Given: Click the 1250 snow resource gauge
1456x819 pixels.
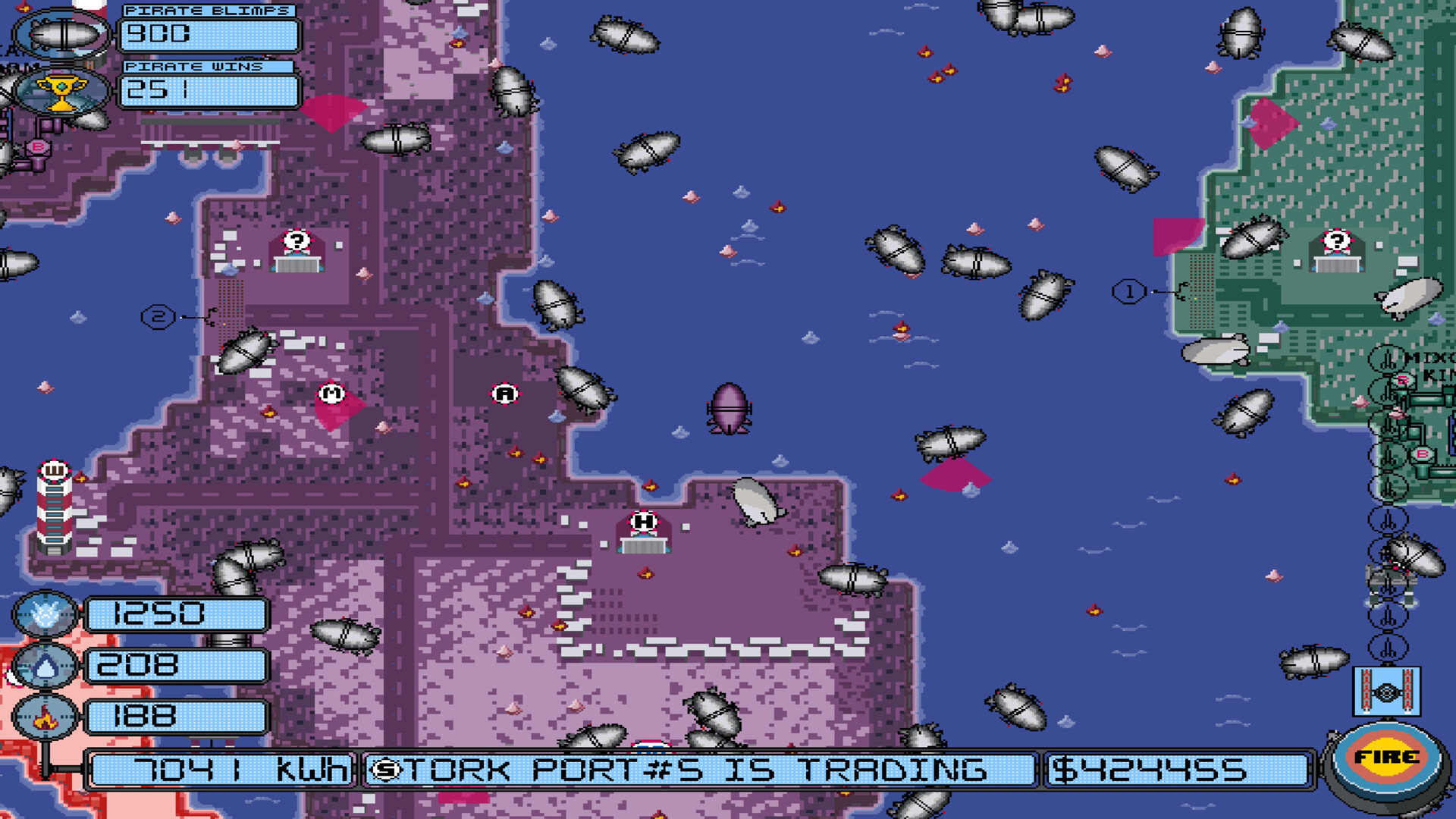Looking at the screenshot, I should coord(178,616).
